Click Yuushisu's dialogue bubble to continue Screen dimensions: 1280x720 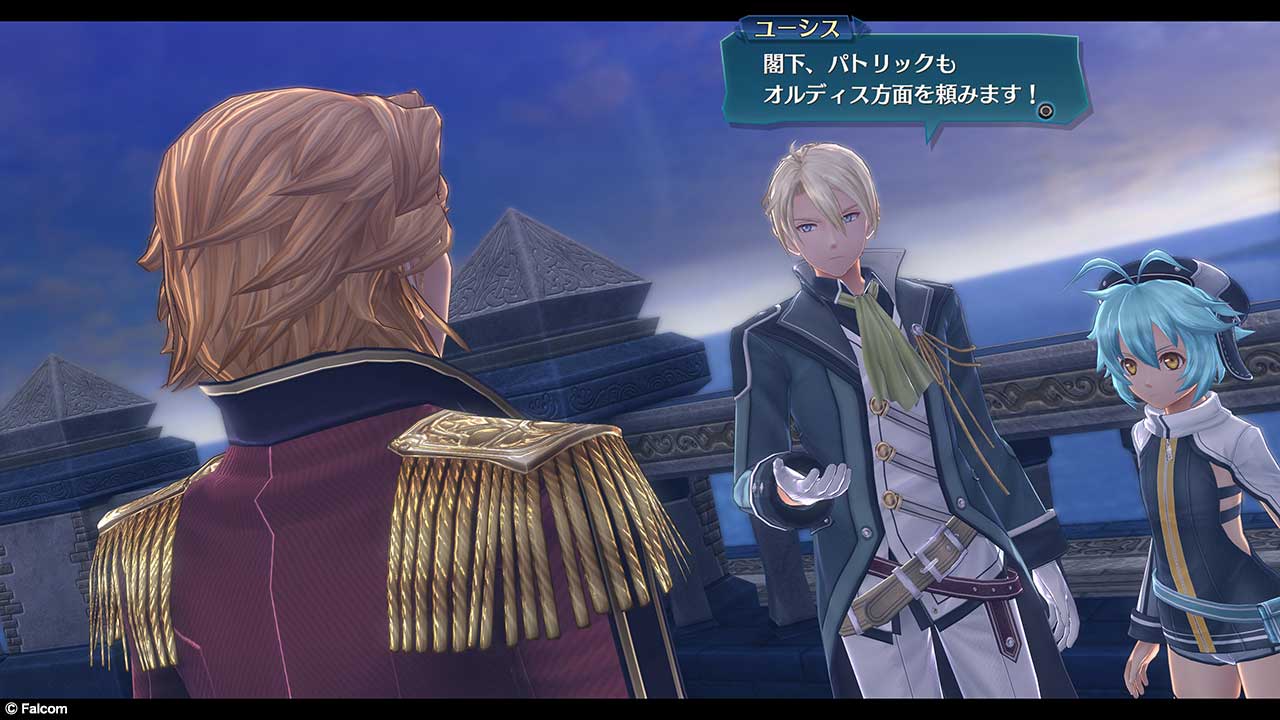tap(880, 80)
